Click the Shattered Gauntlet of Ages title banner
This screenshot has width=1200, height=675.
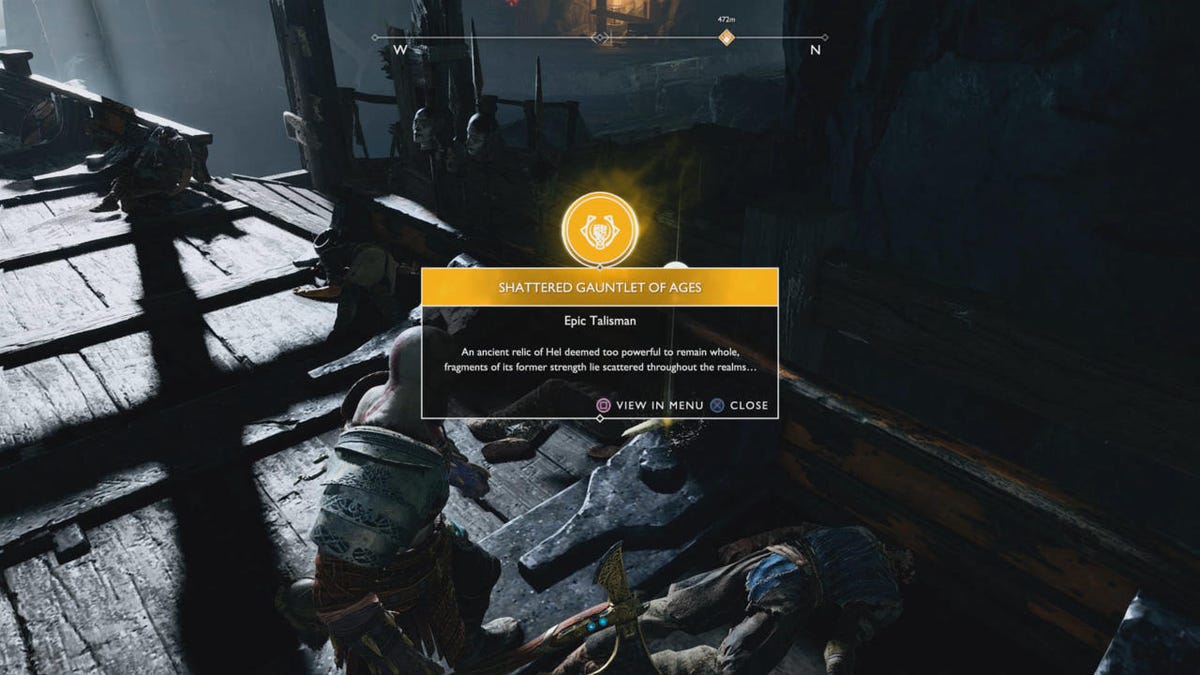pyautogui.click(x=599, y=287)
